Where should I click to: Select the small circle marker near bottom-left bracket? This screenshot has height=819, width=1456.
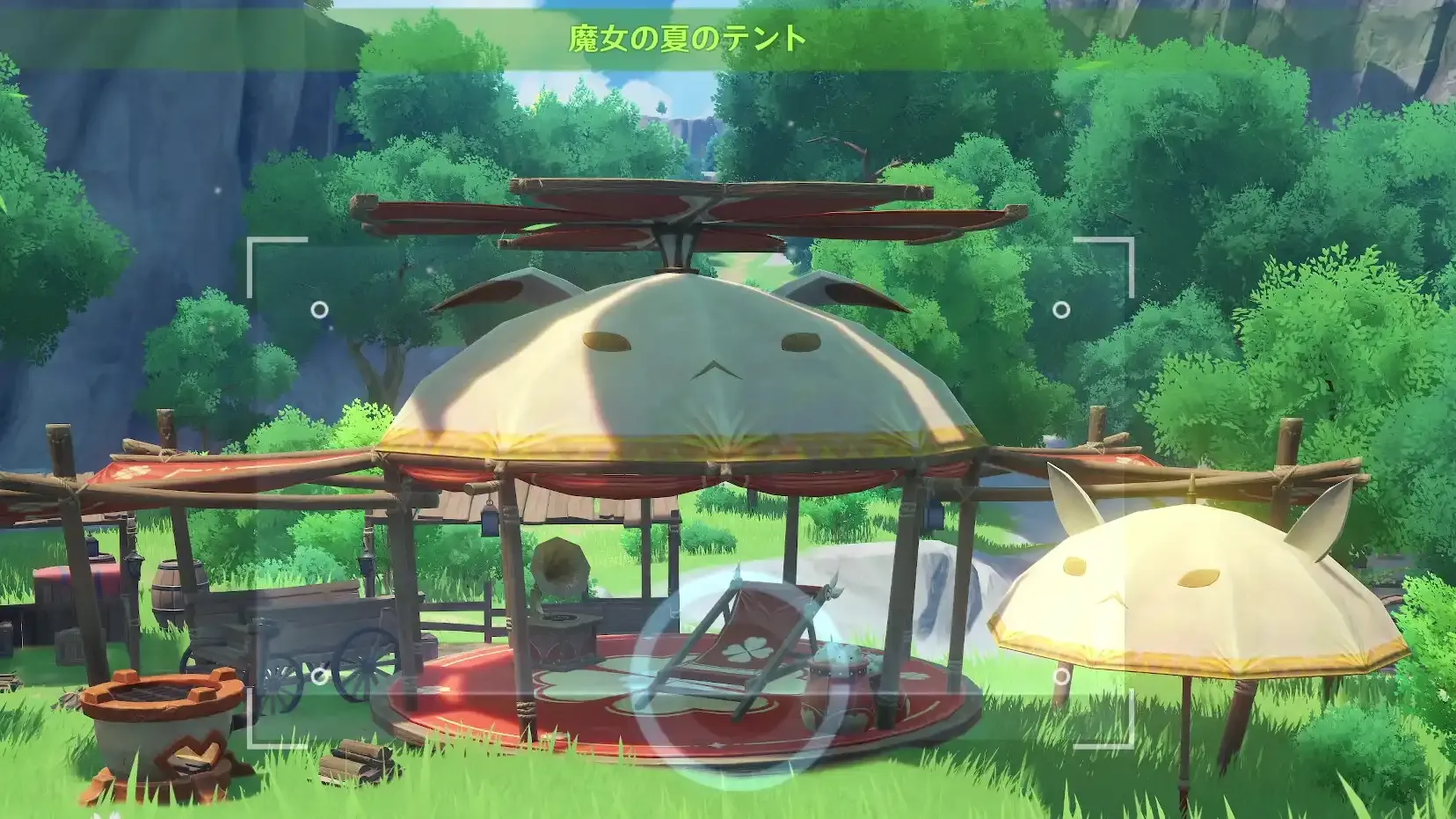click(317, 677)
